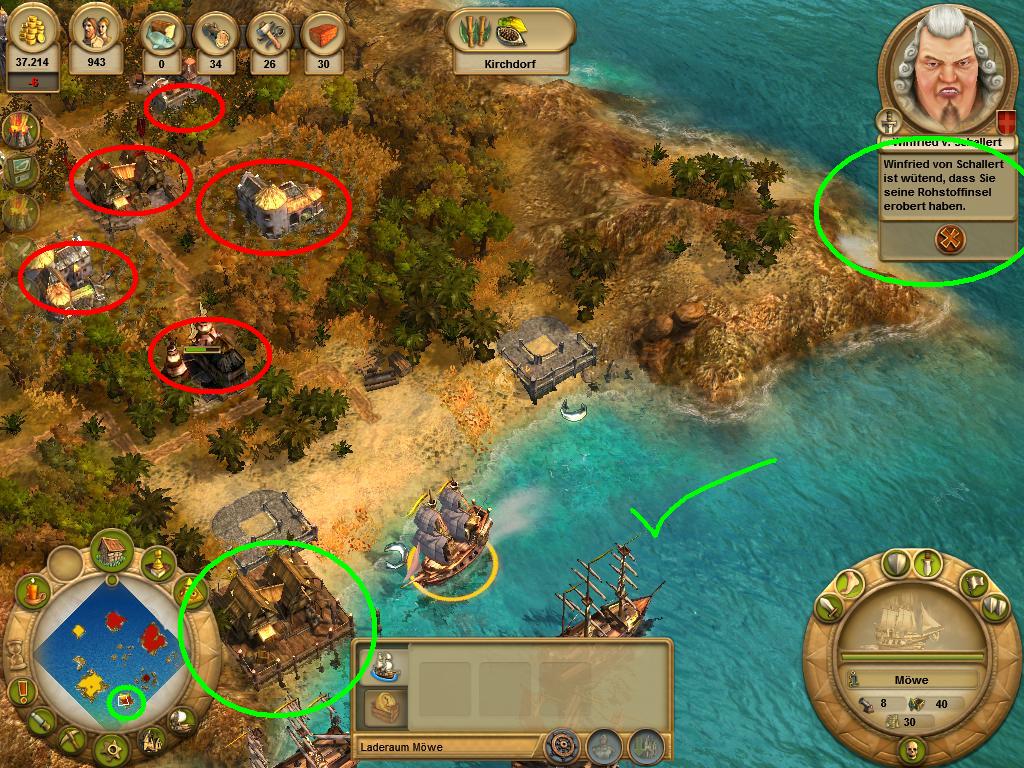This screenshot has height=768, width=1024.
Task: Select the volcano eruption event icon
Action: click(x=20, y=128)
